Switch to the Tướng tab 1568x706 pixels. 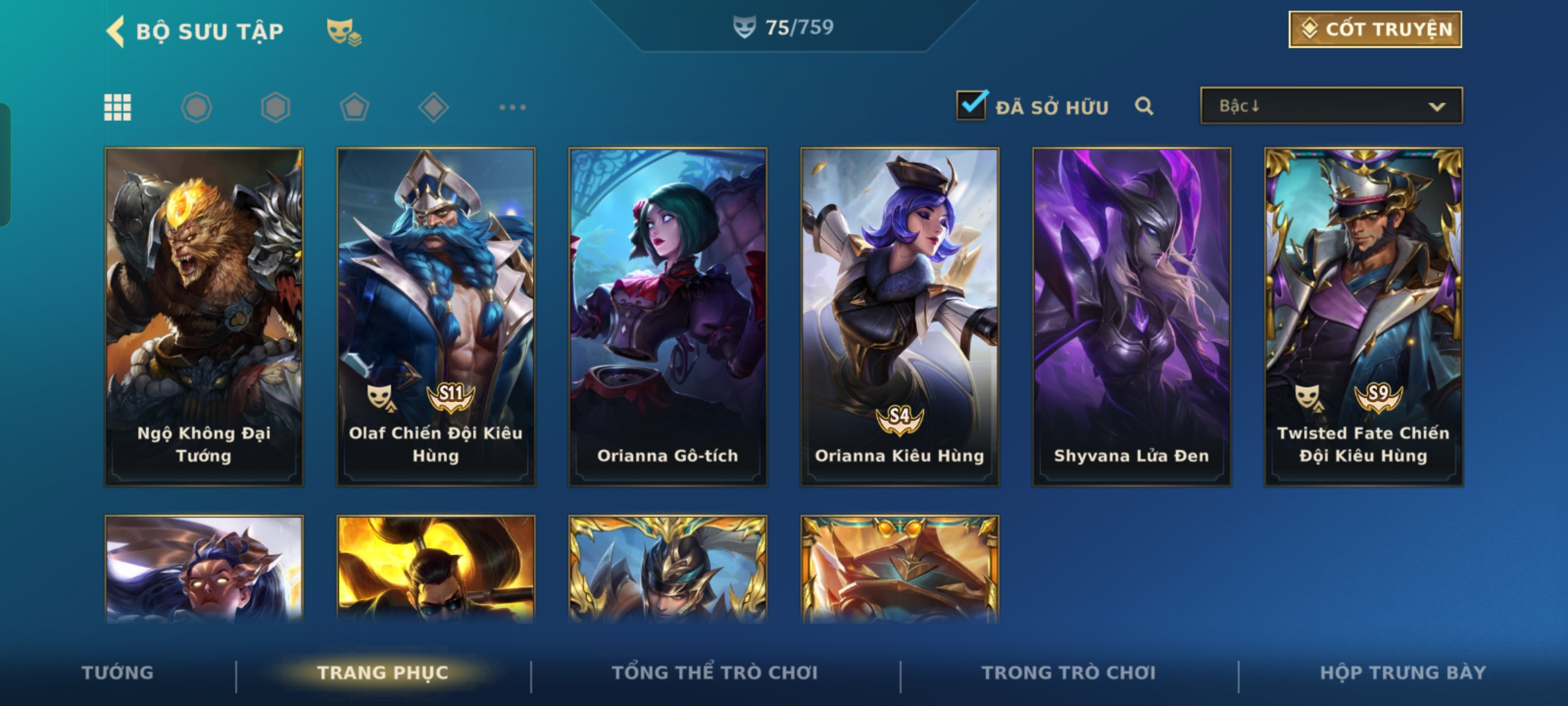pos(118,673)
